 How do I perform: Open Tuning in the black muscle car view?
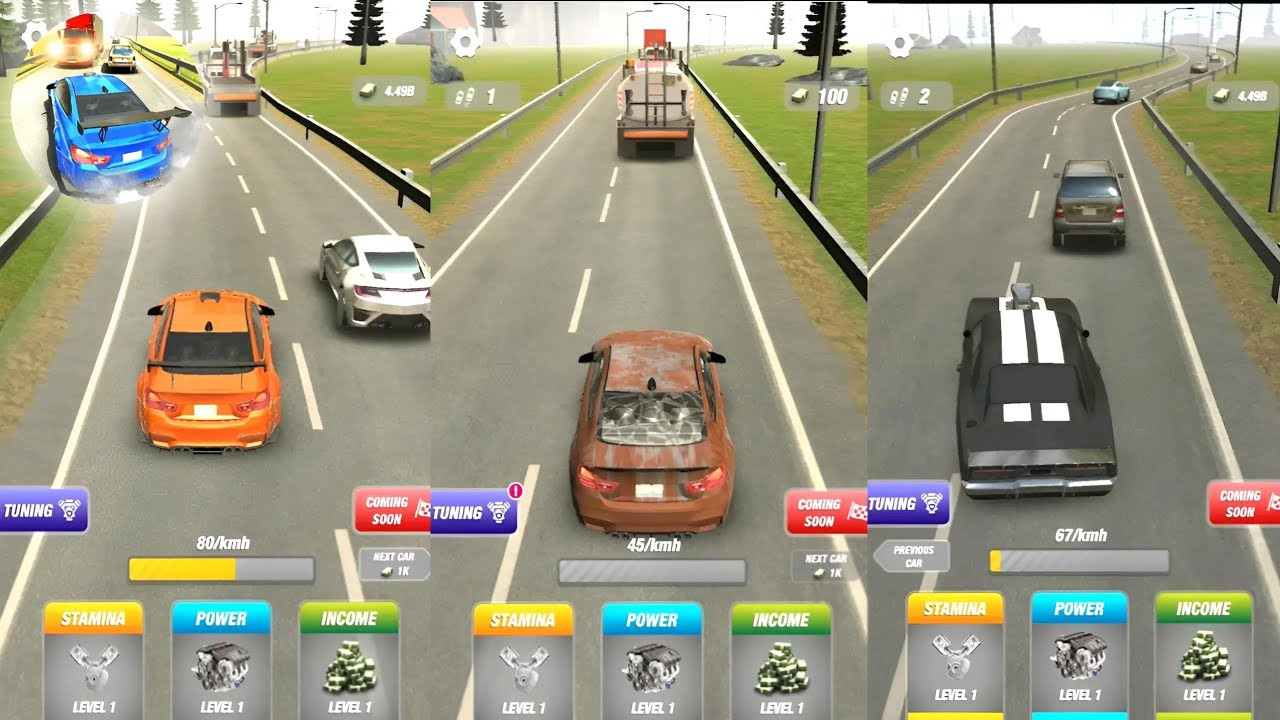click(x=908, y=503)
